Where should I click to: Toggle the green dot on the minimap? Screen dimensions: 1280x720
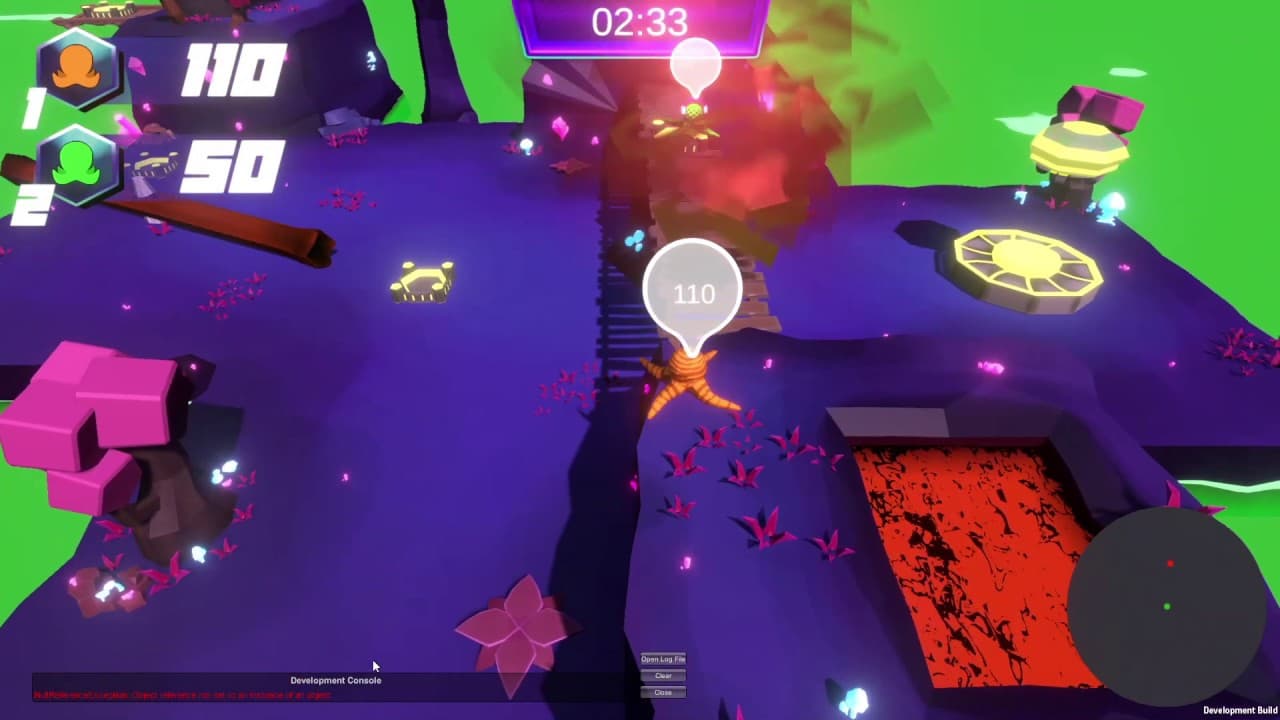[x=1165, y=604]
